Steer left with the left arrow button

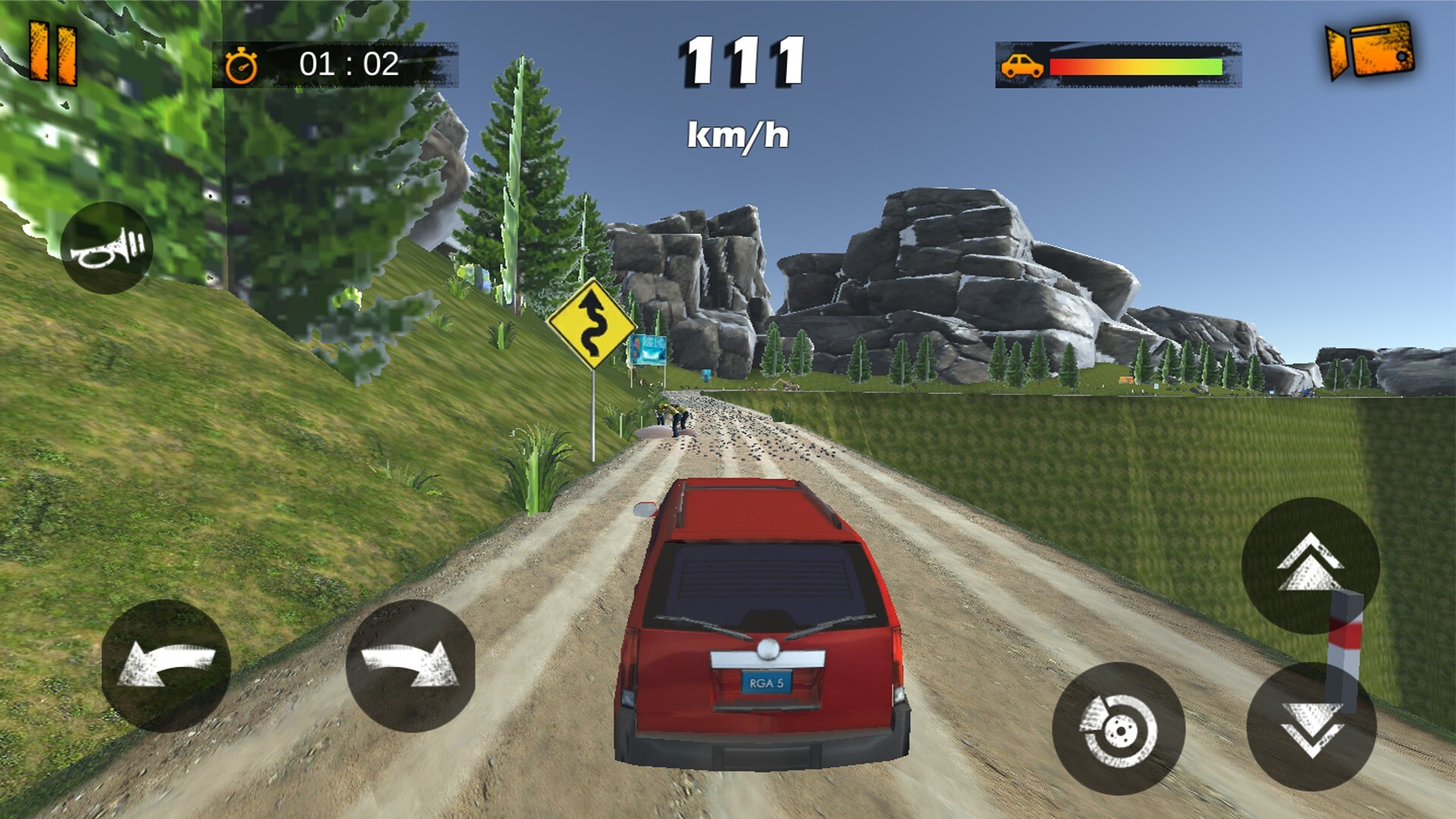click(x=166, y=666)
